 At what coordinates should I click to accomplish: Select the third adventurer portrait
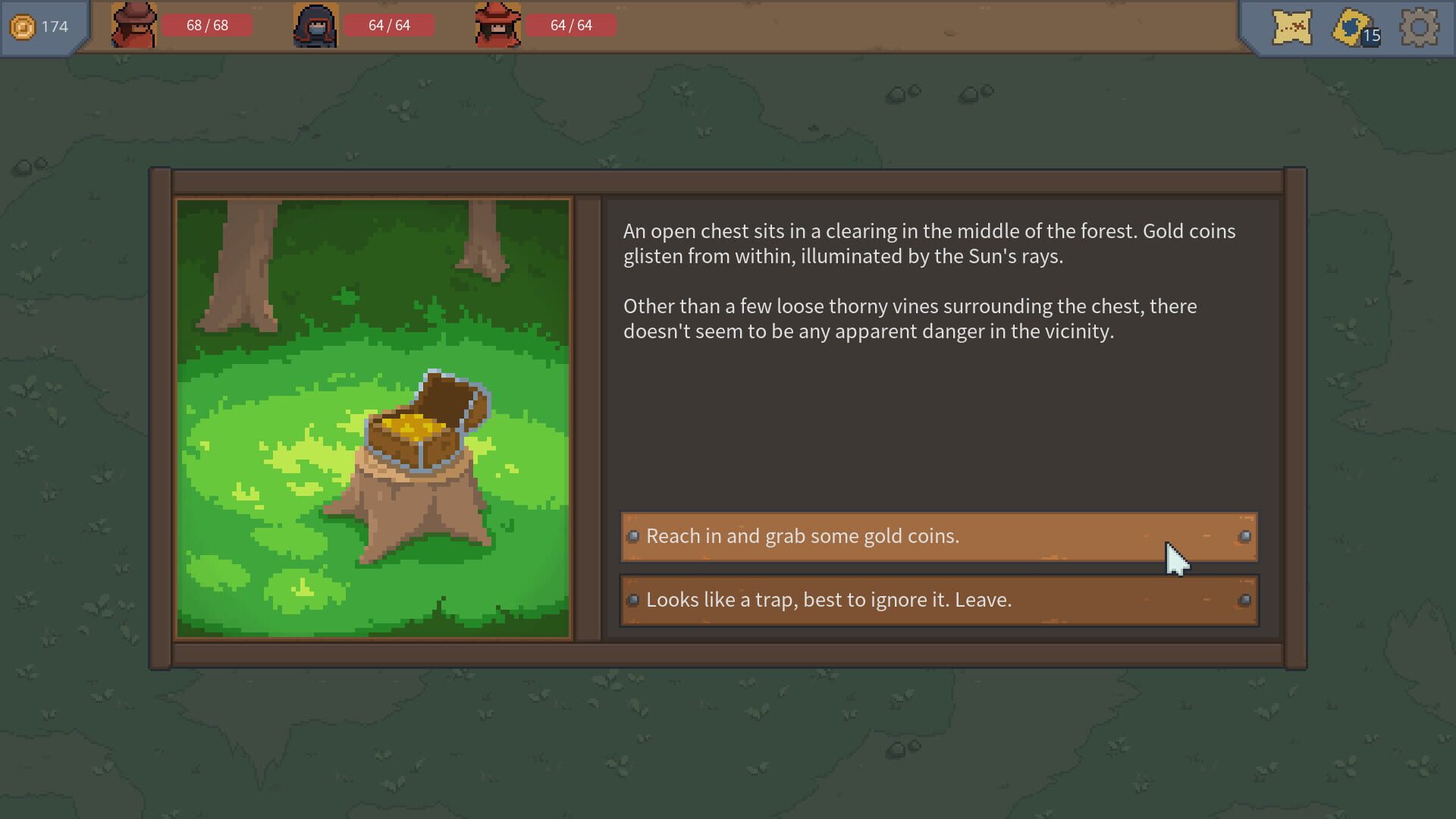[x=499, y=25]
